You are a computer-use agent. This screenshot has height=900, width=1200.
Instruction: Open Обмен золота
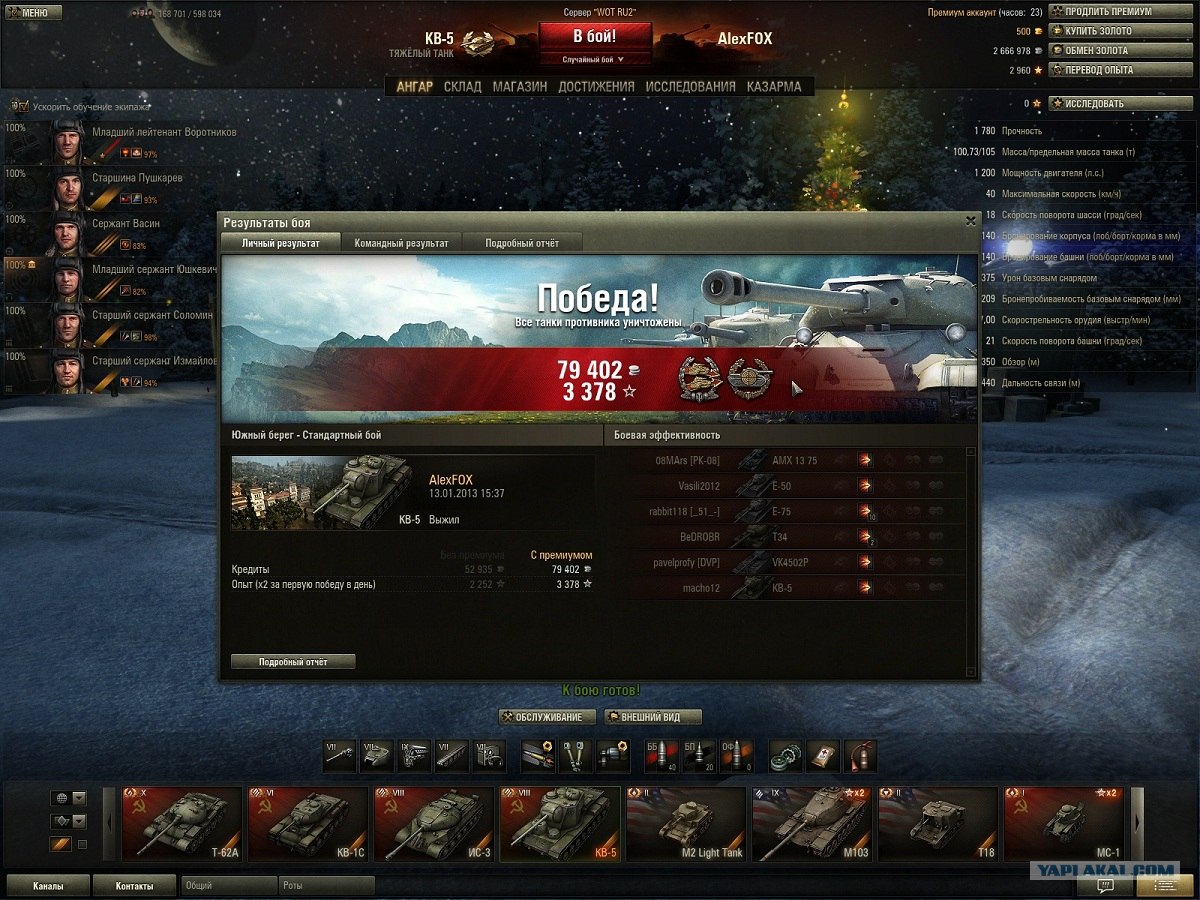click(1120, 51)
